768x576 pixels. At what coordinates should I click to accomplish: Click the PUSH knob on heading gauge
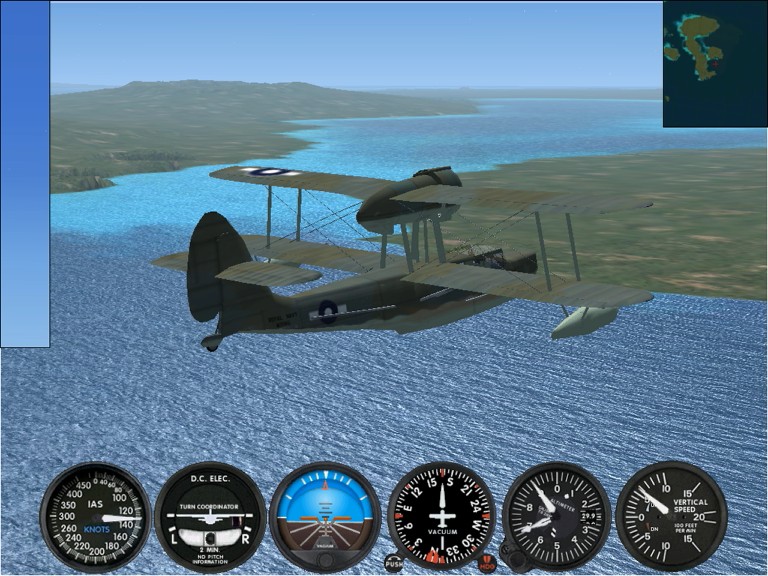pyautogui.click(x=394, y=563)
